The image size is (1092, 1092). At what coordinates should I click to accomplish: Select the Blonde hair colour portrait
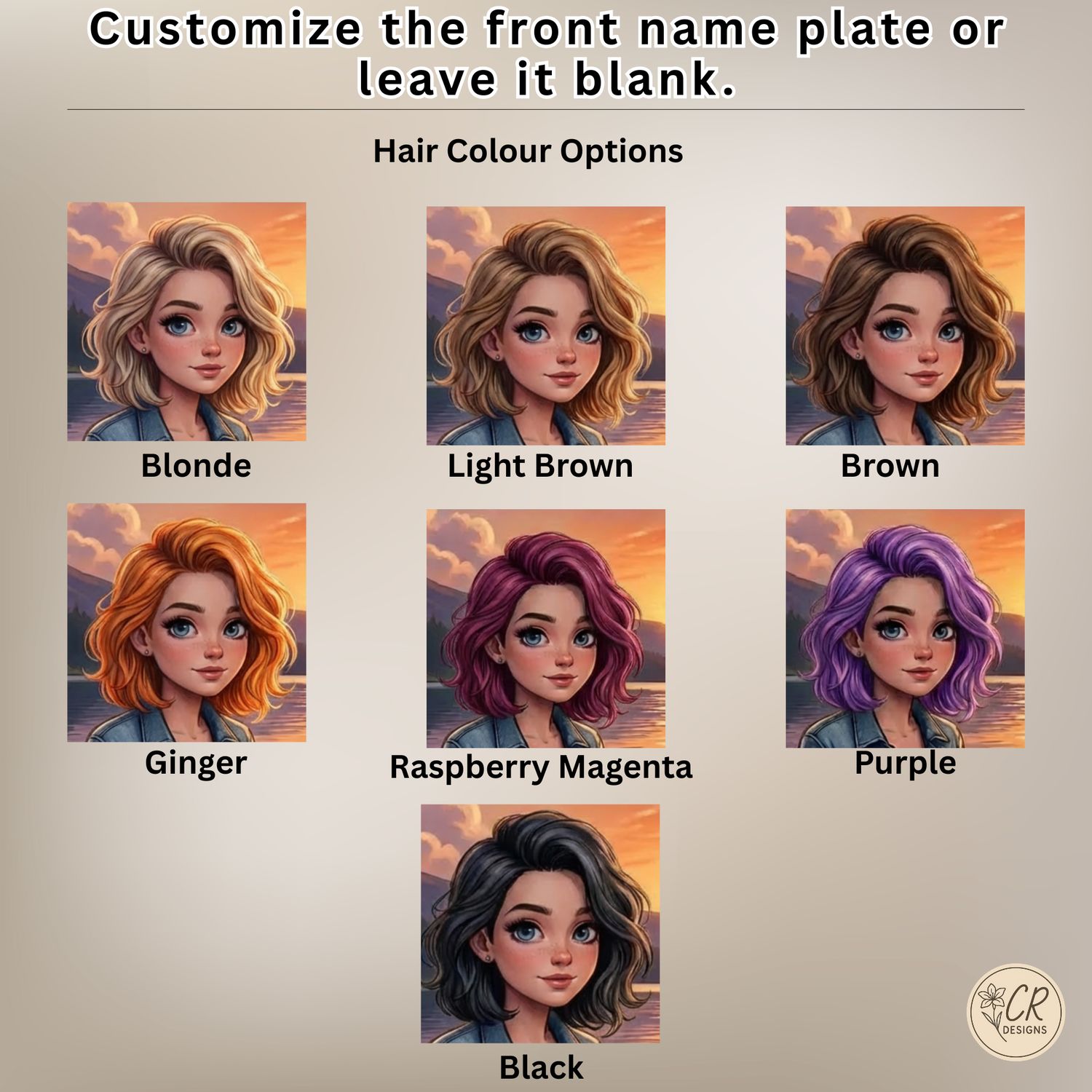tap(186, 321)
